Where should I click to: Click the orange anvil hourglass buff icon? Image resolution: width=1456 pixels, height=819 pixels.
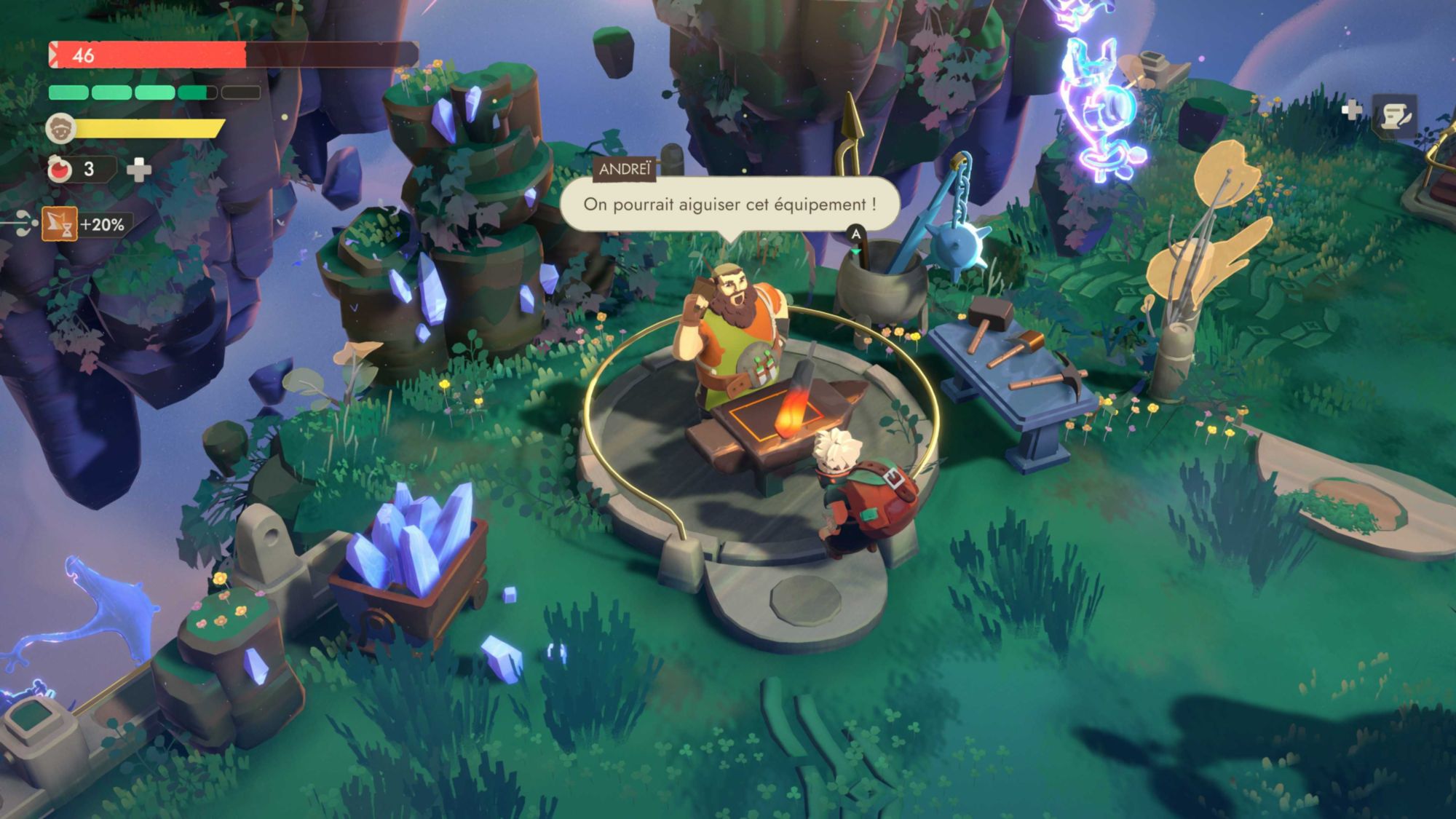click(x=60, y=224)
